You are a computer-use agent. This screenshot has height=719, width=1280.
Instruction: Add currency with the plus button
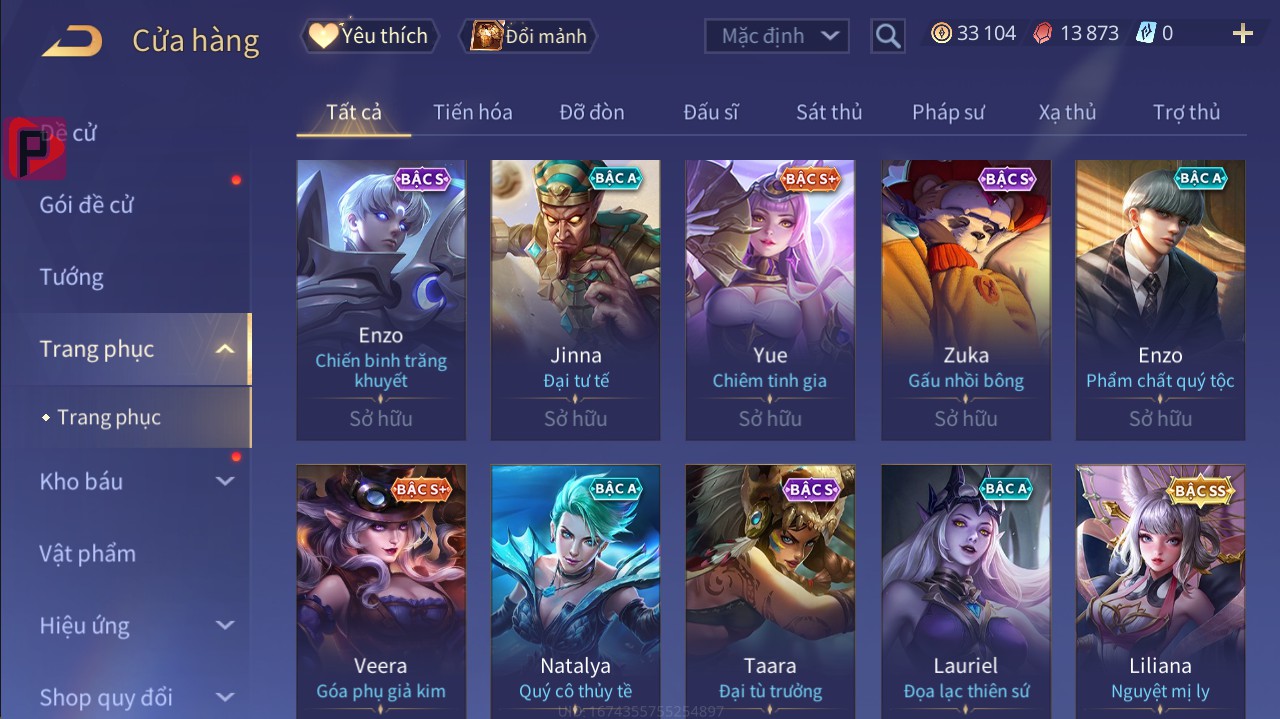point(1242,35)
